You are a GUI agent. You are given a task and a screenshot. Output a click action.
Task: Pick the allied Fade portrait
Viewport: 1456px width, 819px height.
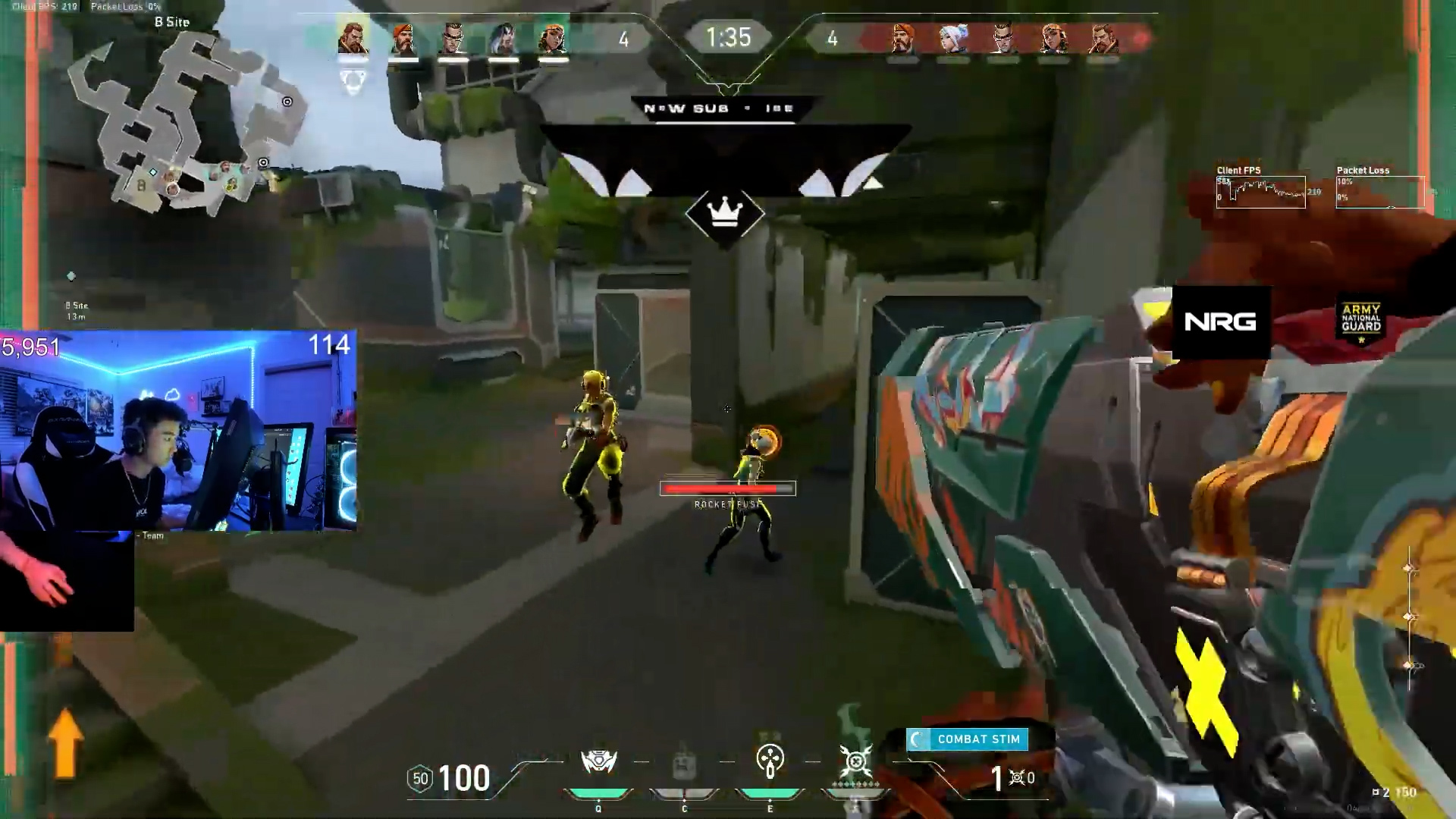pyautogui.click(x=503, y=38)
